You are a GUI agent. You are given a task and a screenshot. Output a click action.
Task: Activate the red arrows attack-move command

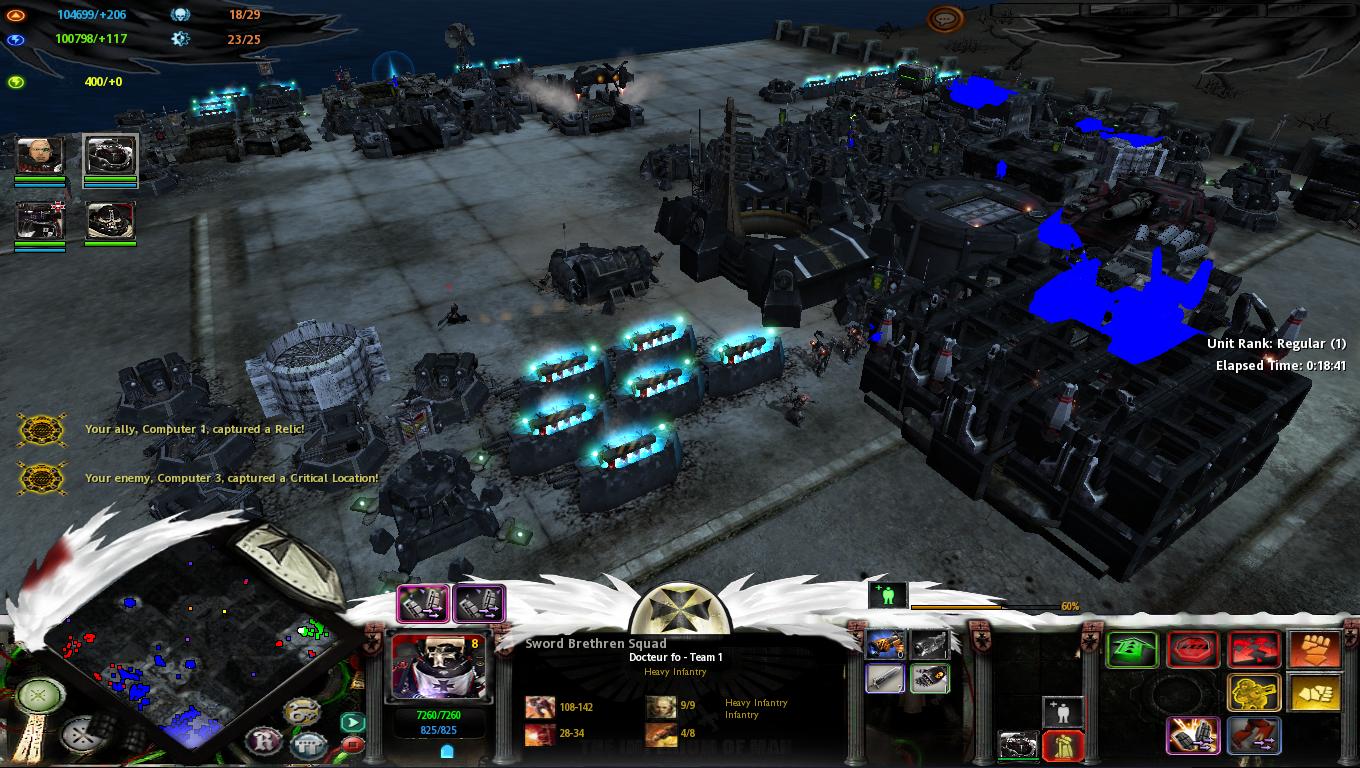point(1254,650)
